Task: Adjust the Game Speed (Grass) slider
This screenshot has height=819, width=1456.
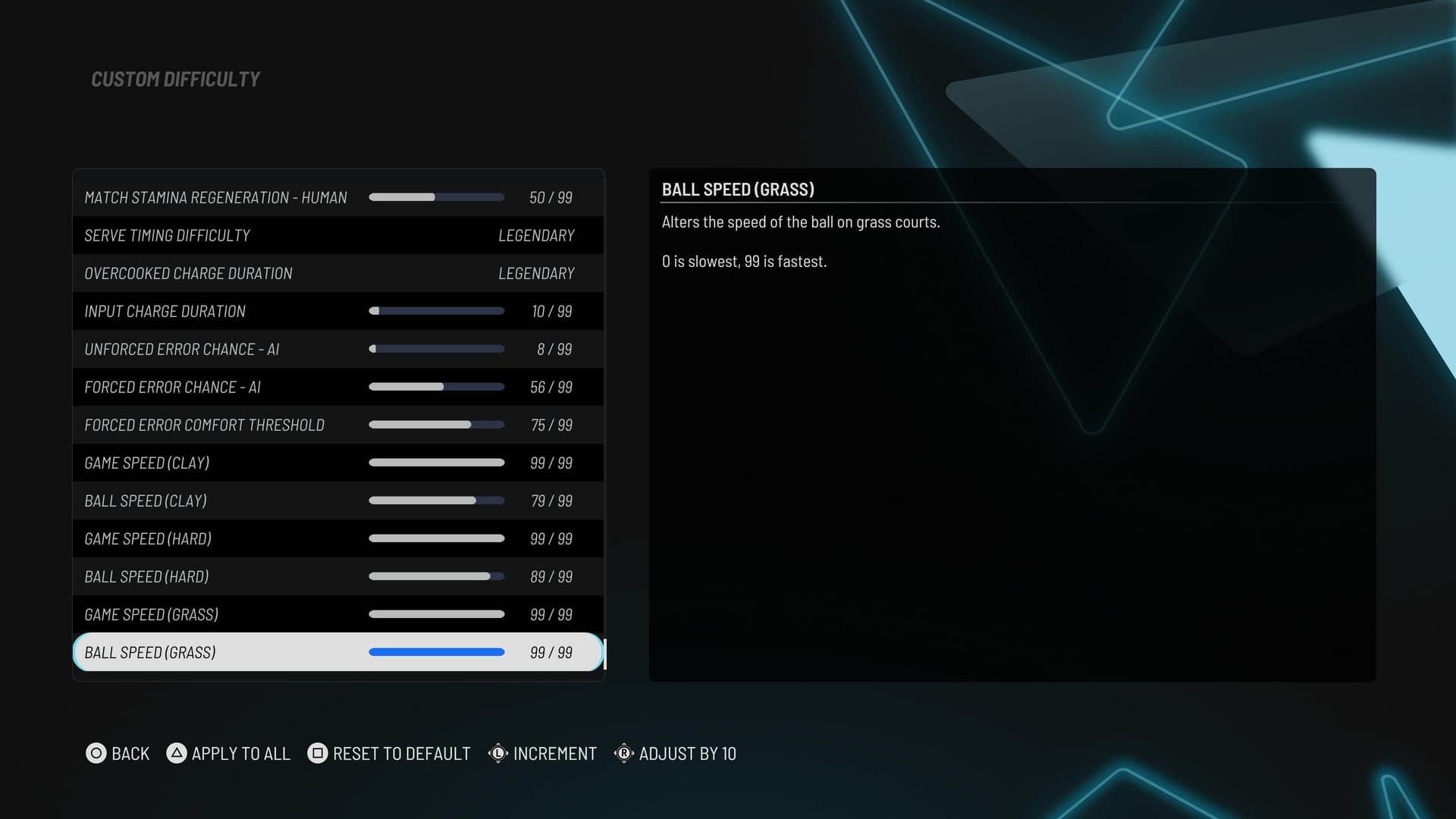Action: click(436, 614)
